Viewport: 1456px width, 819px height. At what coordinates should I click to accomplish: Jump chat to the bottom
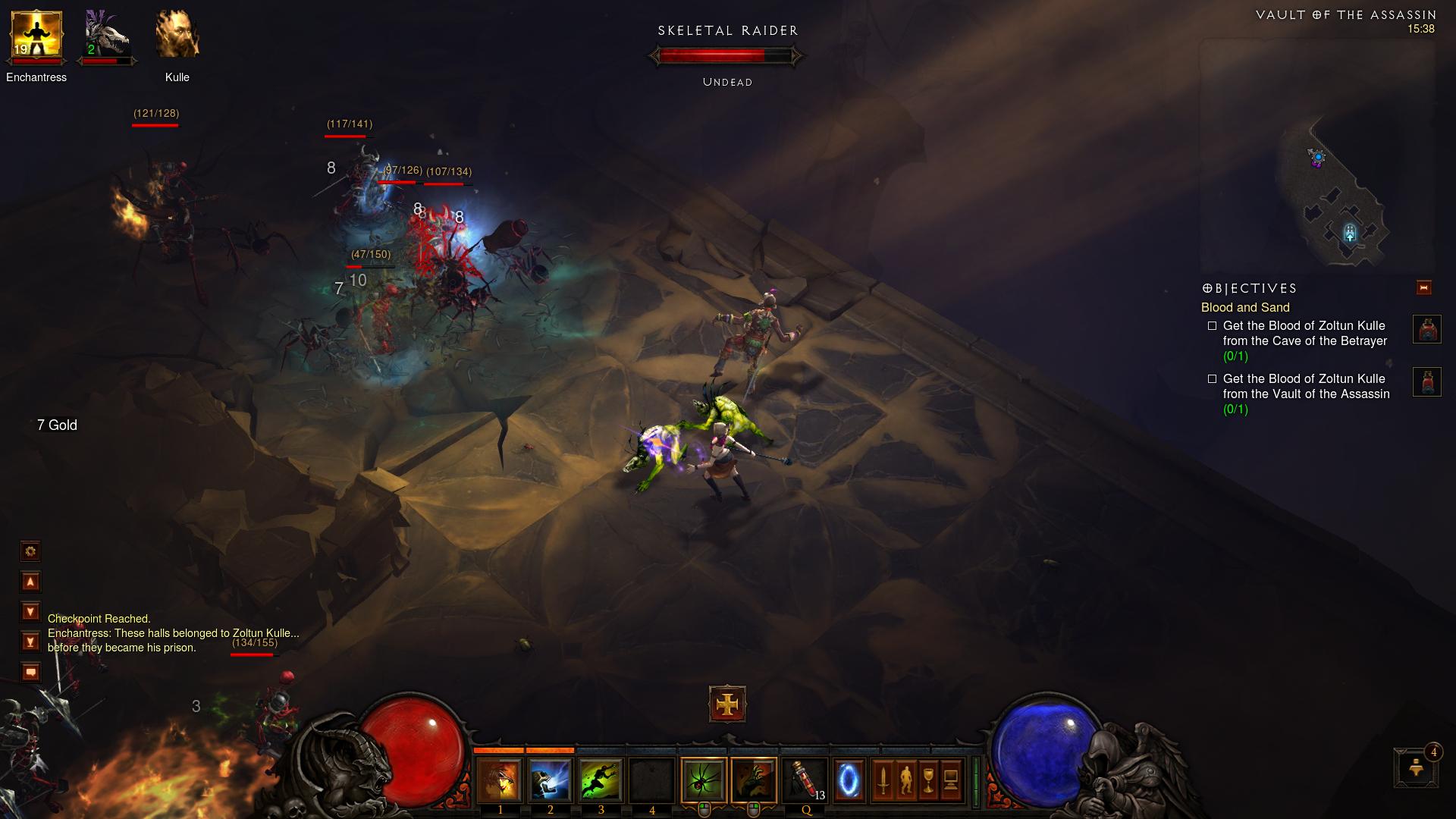click(30, 642)
